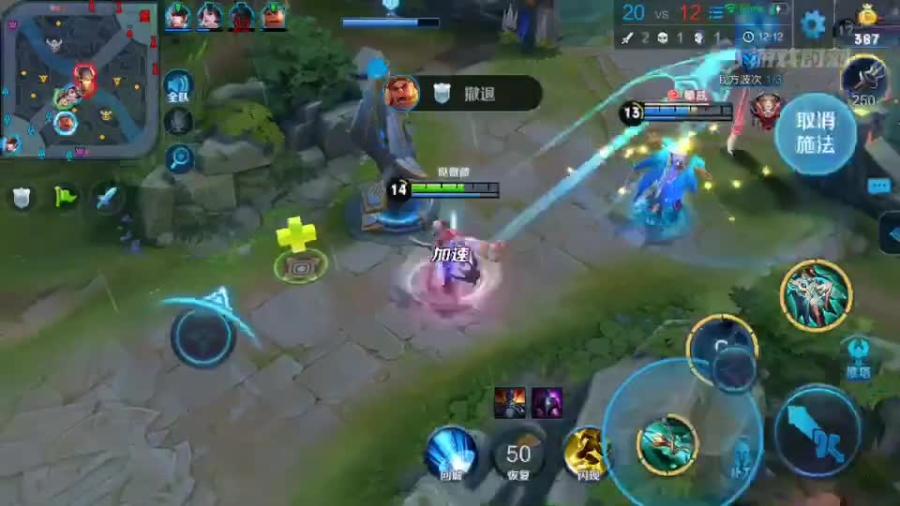Use the 恢复 restore ability
900x506 pixels.
518,455
